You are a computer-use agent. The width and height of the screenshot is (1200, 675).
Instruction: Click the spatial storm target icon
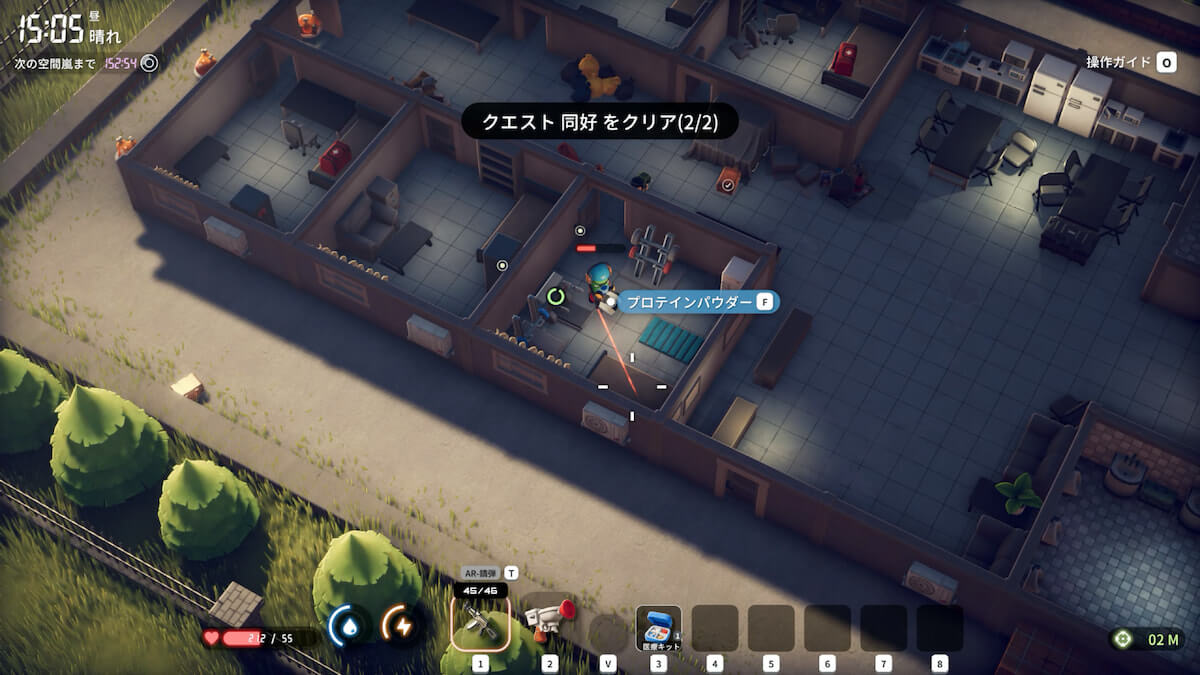[x=149, y=63]
